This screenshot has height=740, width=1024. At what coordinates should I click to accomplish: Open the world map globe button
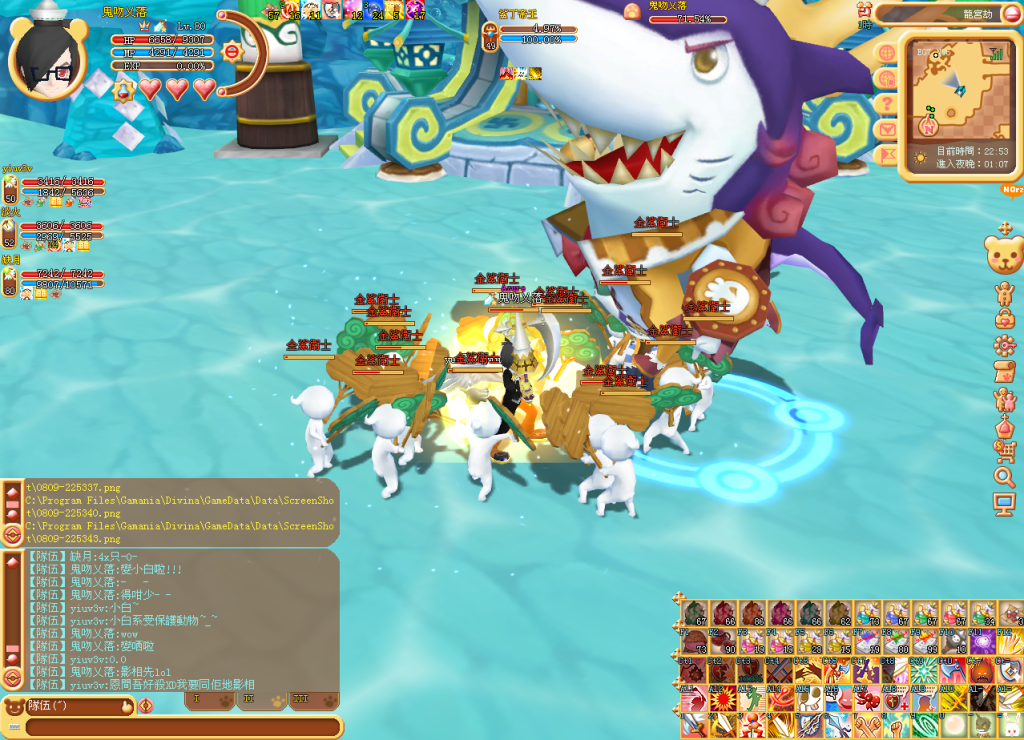pos(886,51)
